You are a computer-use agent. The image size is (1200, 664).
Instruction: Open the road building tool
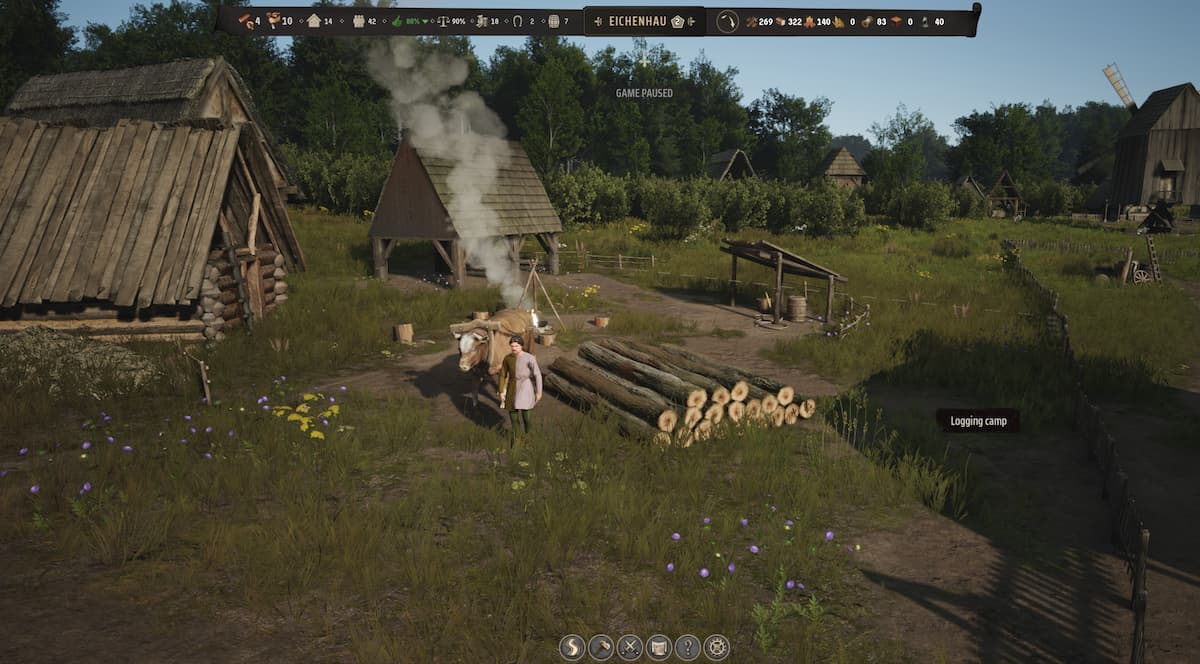click(x=572, y=647)
